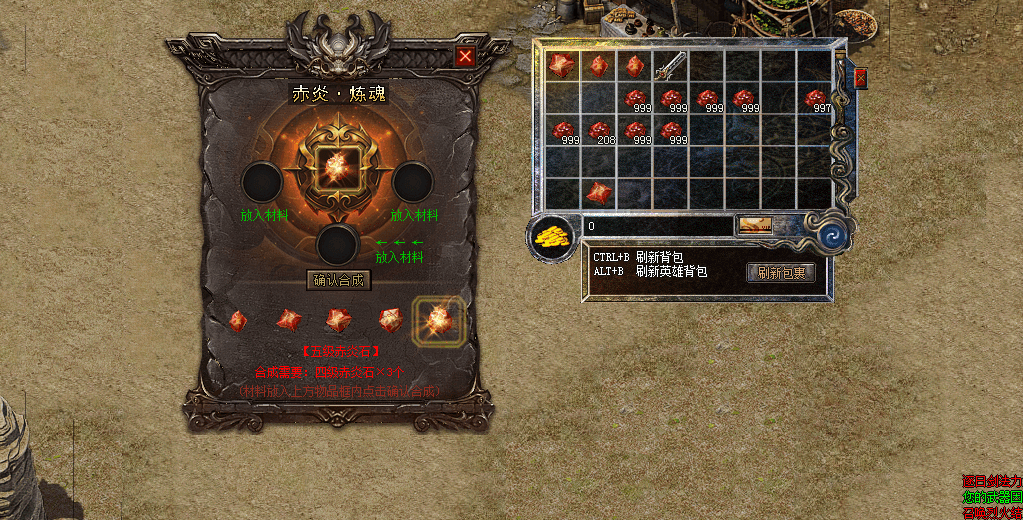Click the 刷新包裹 refresh bag button
This screenshot has width=1023, height=520.
click(x=781, y=272)
